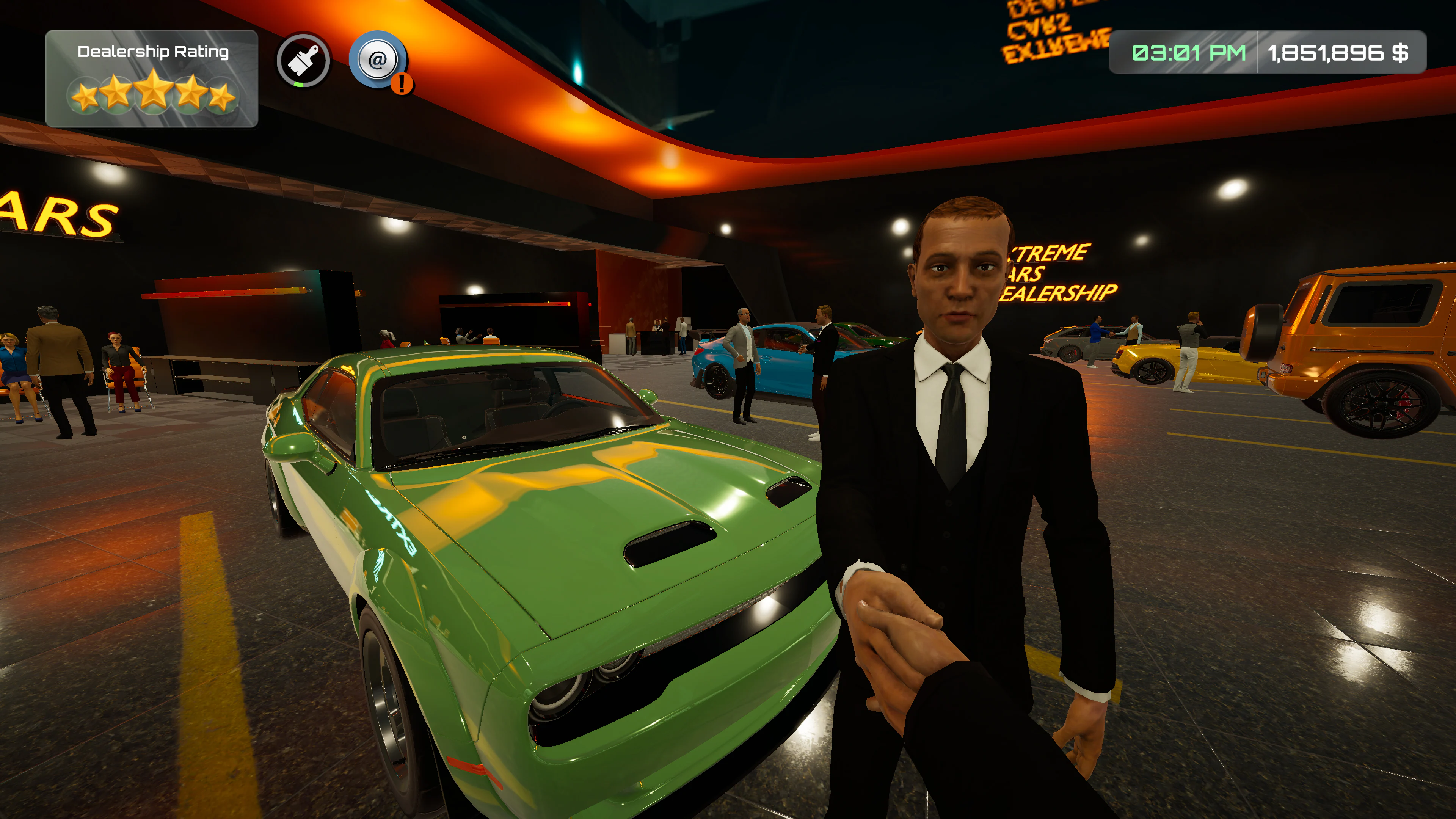Open the paintbrush customization icon
The width and height of the screenshot is (1456, 819).
tap(303, 61)
